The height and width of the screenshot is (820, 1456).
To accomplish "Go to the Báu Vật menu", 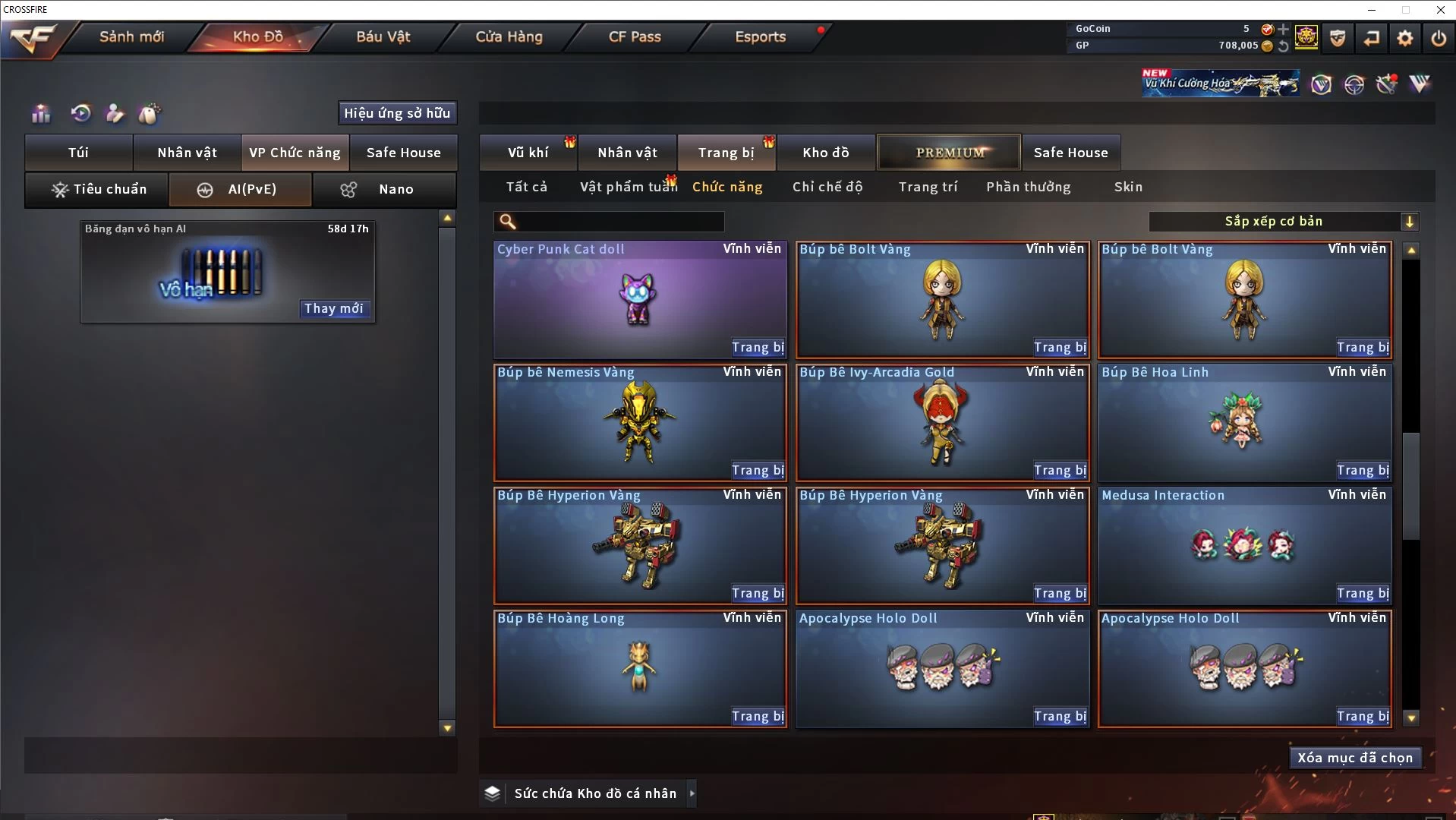I will point(383,36).
